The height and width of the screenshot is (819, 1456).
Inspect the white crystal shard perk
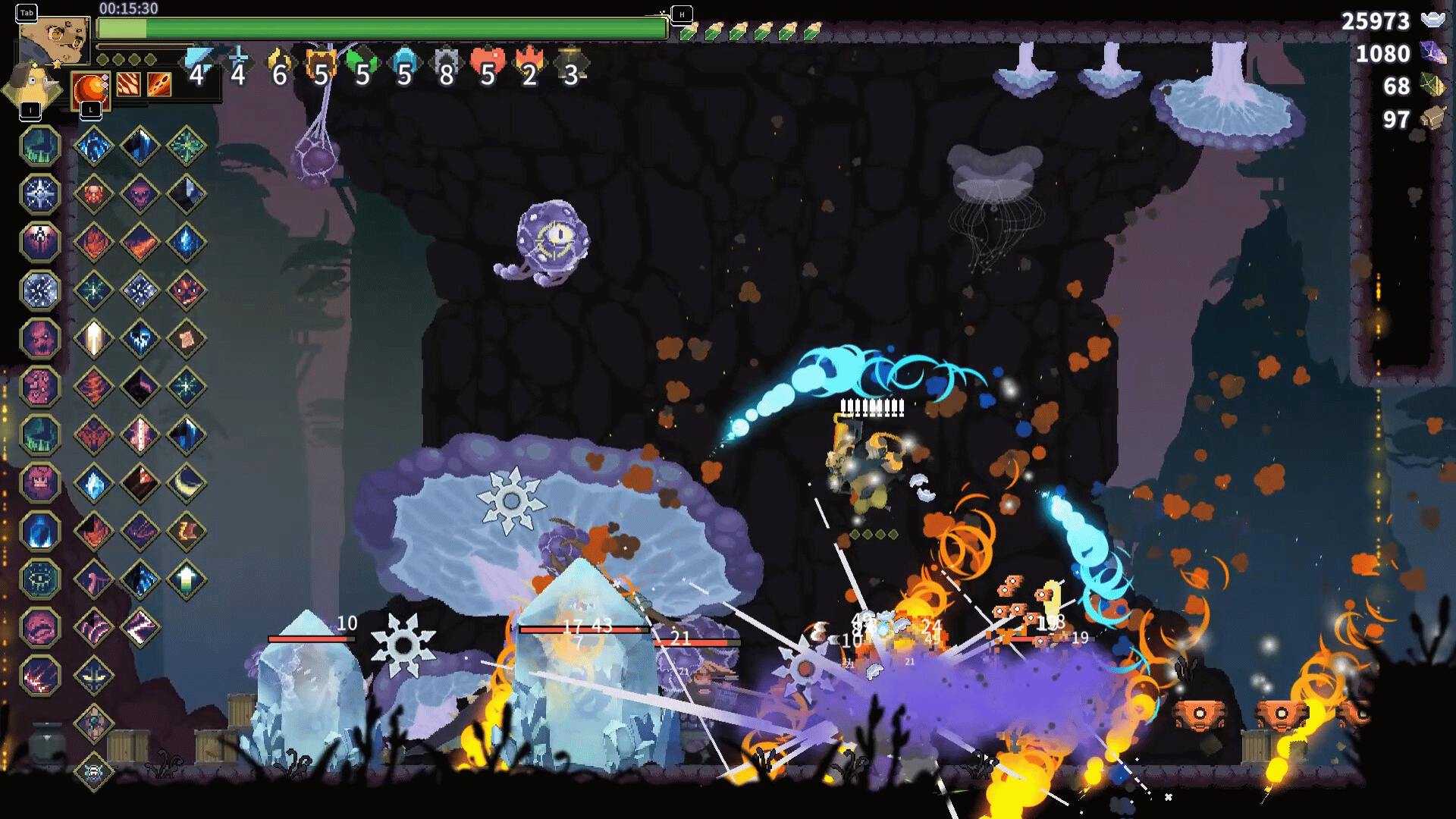click(94, 338)
